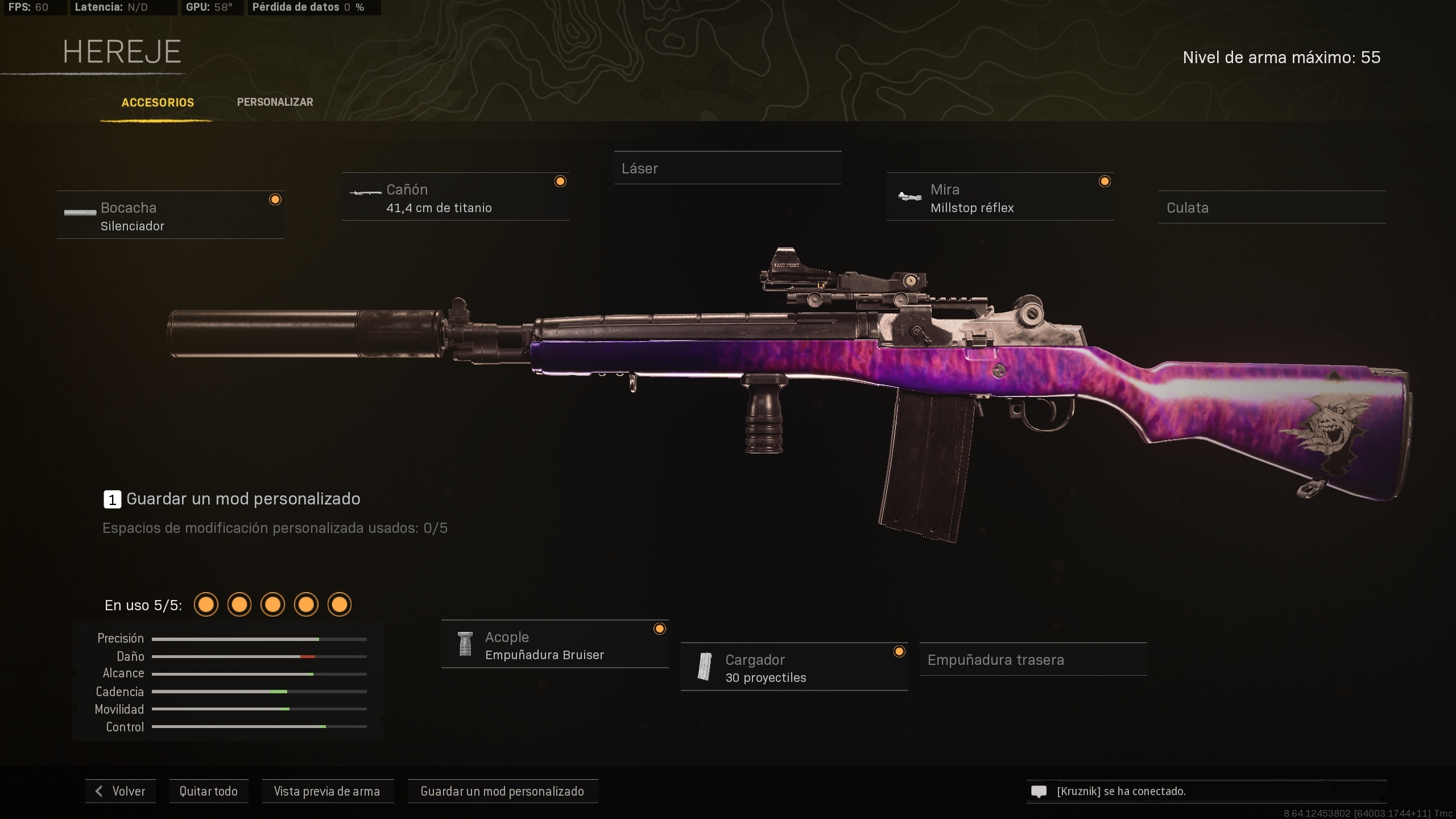Viewport: 1456px width, 819px height.
Task: Click the back arrow icon on Volver
Action: (100, 791)
